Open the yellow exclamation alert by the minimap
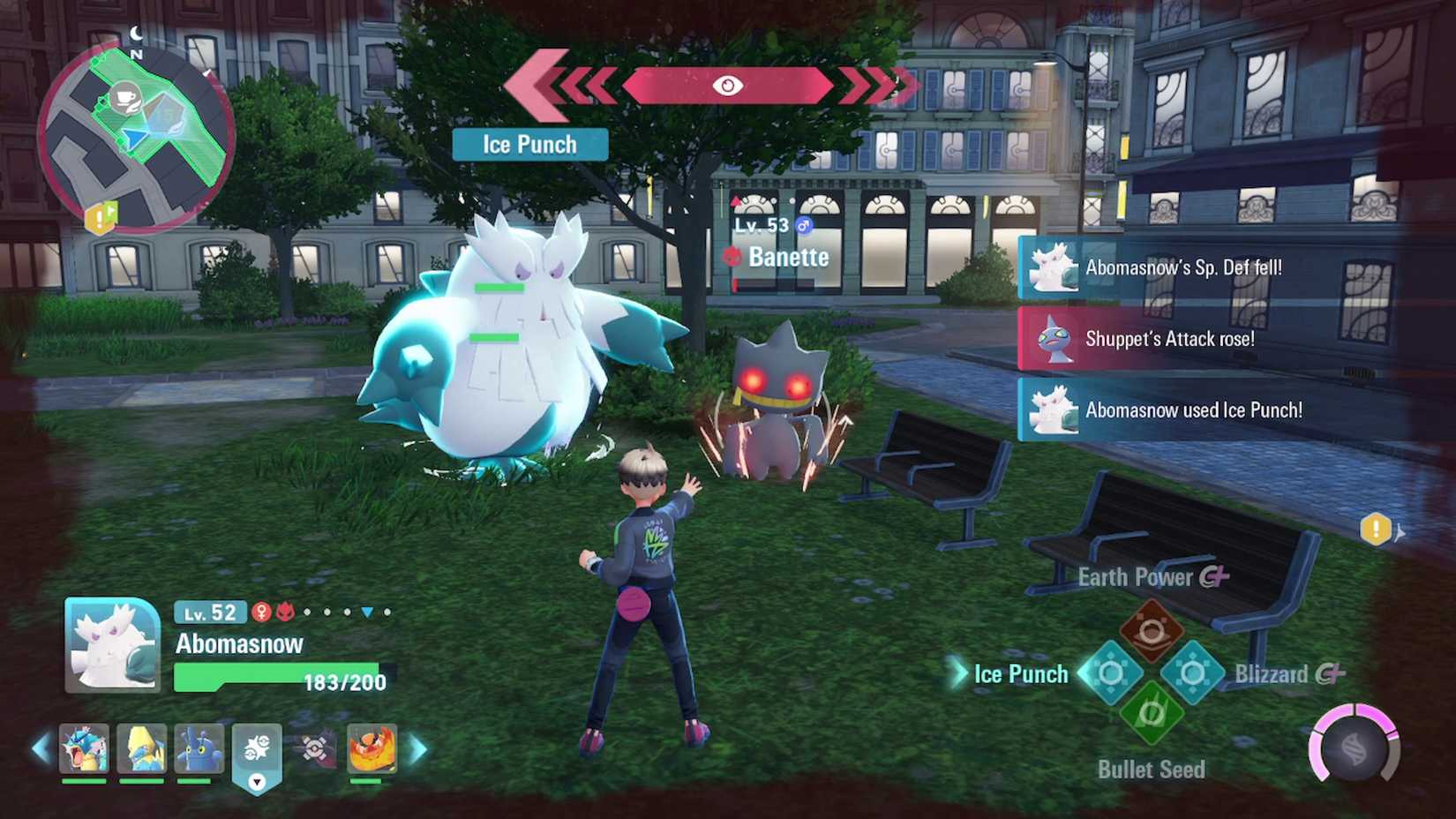This screenshot has width=1456, height=819. [x=100, y=217]
